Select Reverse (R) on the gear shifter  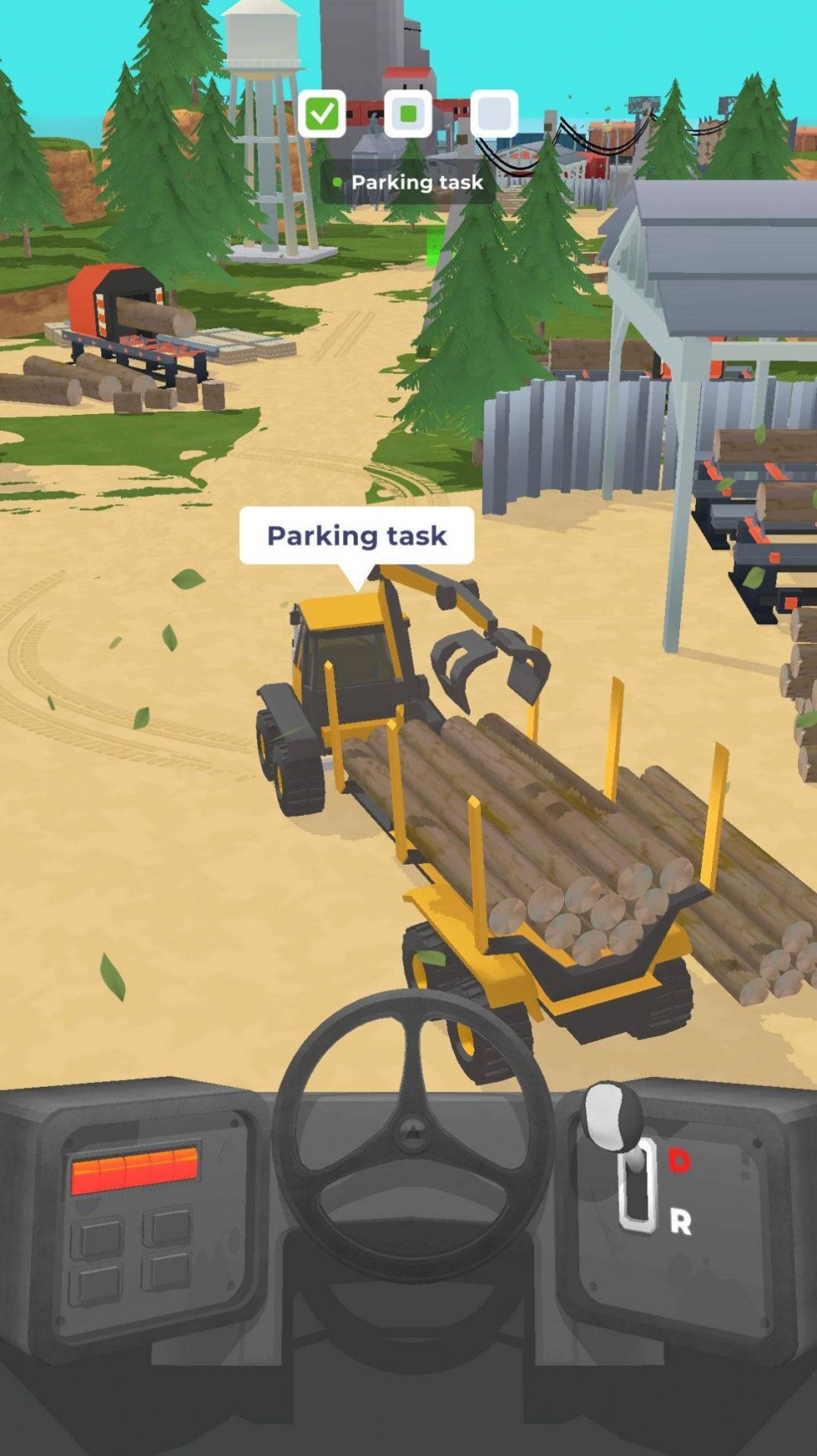click(x=680, y=1222)
